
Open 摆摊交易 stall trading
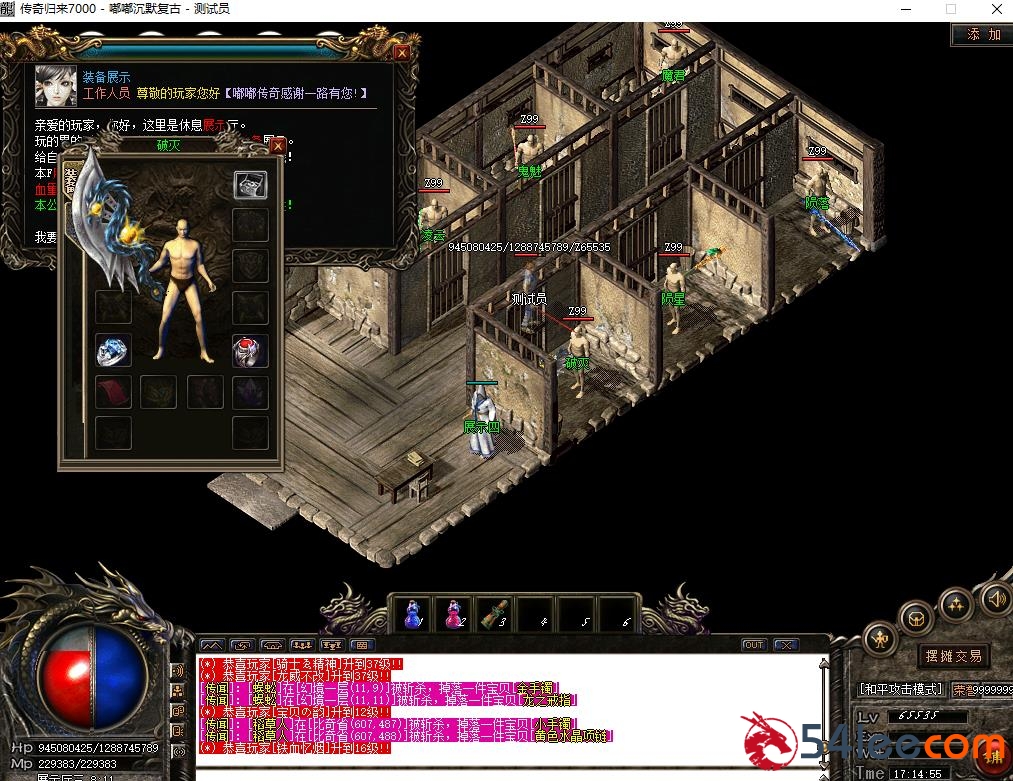point(953,656)
